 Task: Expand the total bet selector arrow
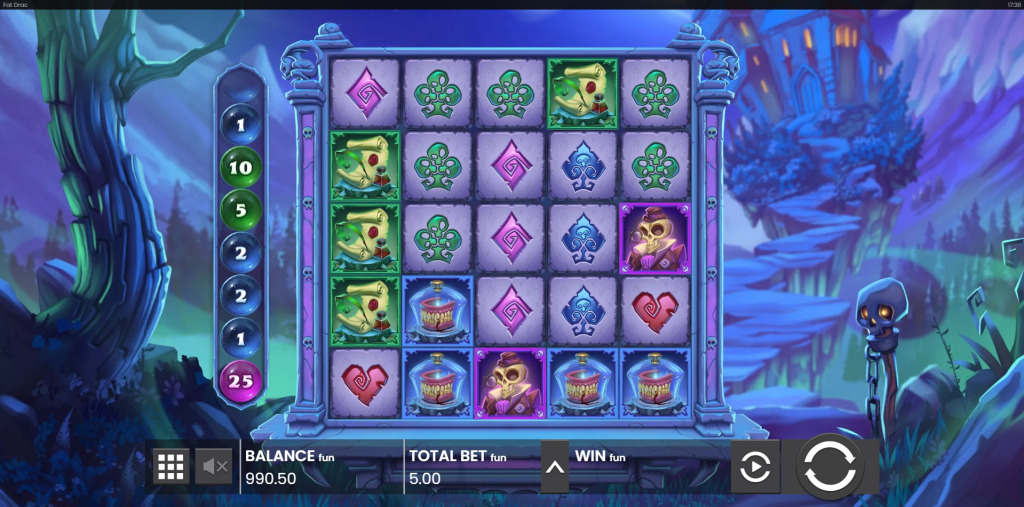coord(555,467)
